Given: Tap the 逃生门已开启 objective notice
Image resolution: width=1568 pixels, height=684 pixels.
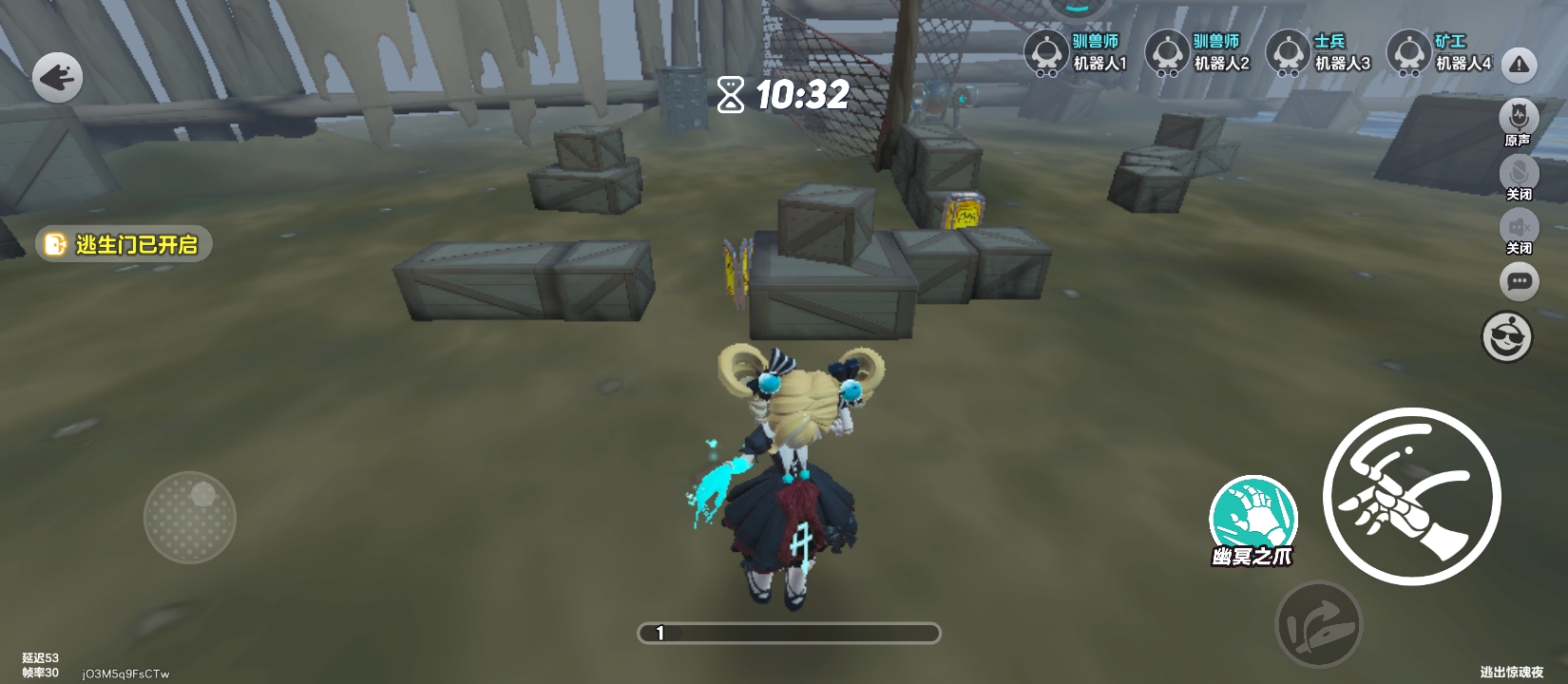Looking at the screenshot, I should pyautogui.click(x=124, y=244).
